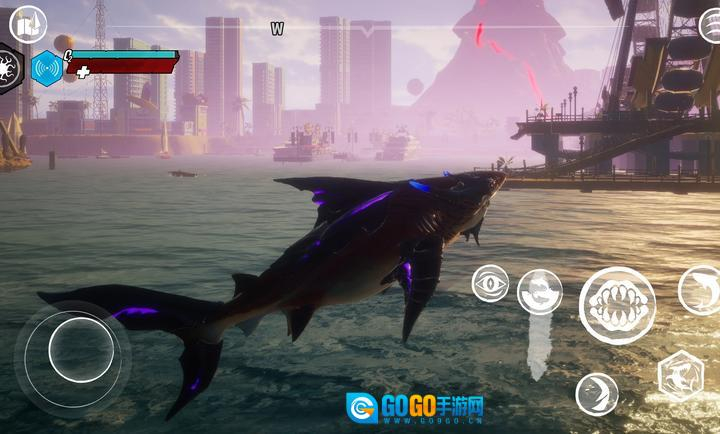The height and width of the screenshot is (434, 720).
Task: Bite with the shark jaws button
Action: (617, 305)
